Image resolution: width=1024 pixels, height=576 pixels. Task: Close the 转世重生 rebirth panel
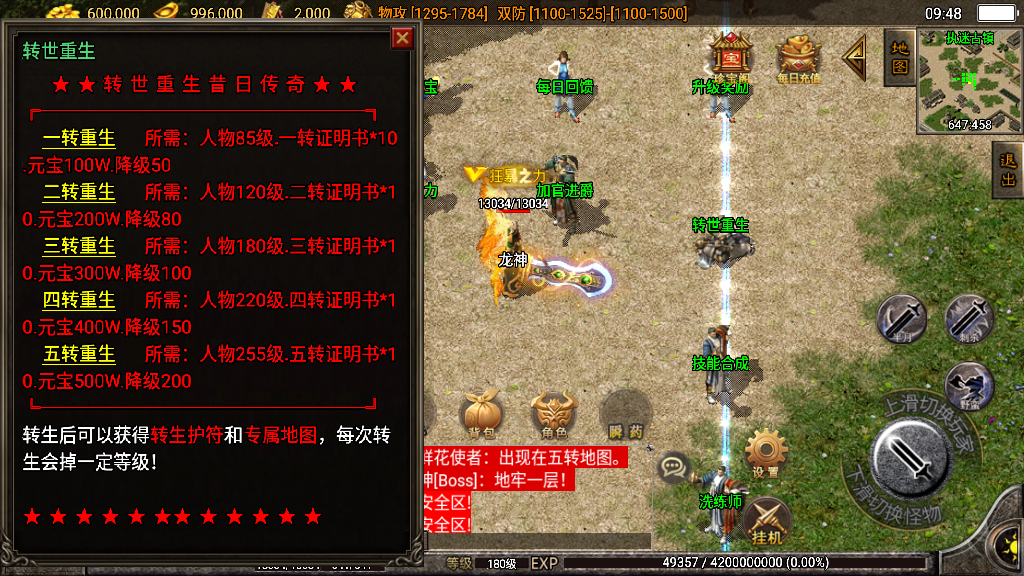coord(402,38)
